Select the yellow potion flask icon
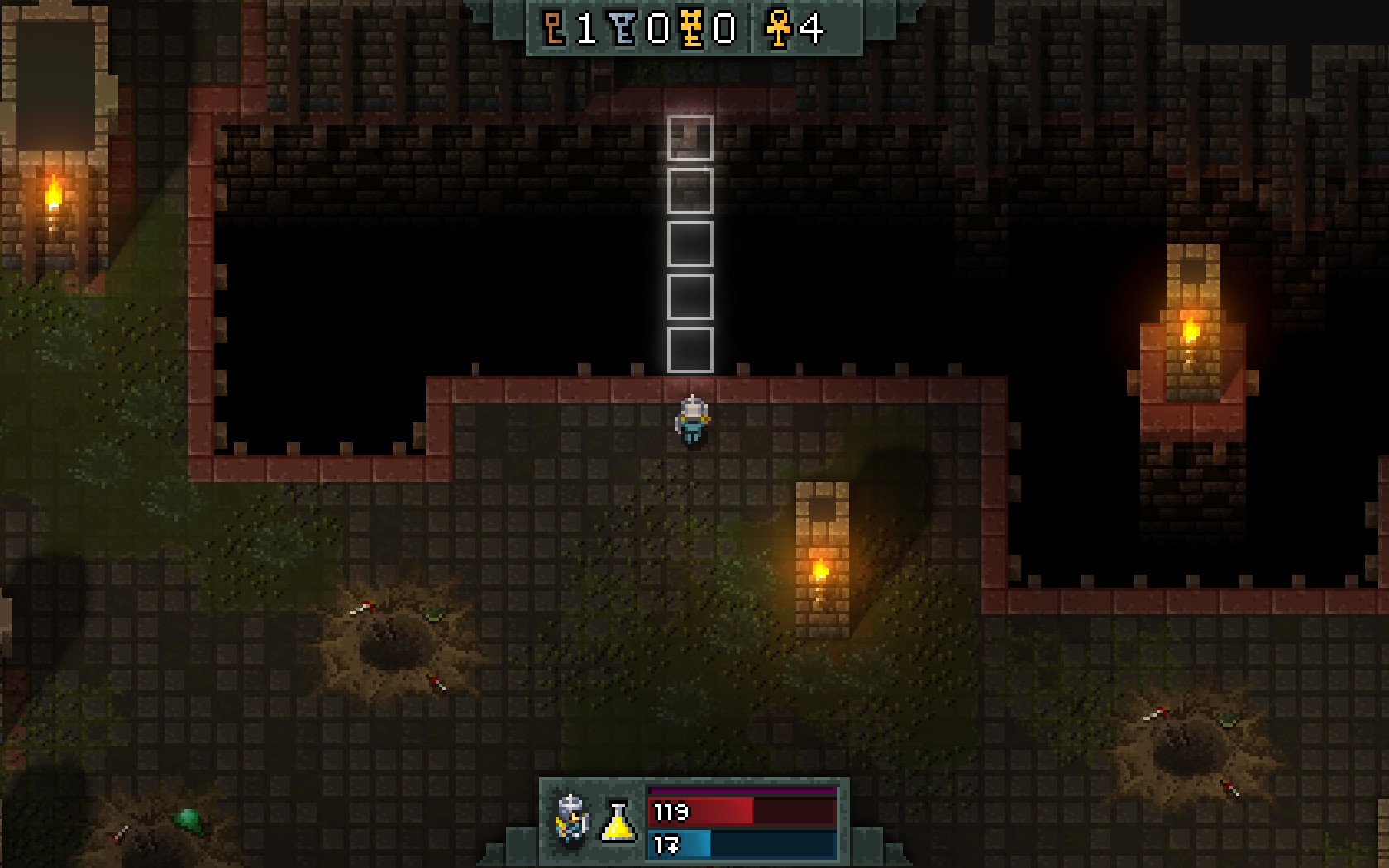The image size is (1389, 868). pyautogui.click(x=618, y=822)
